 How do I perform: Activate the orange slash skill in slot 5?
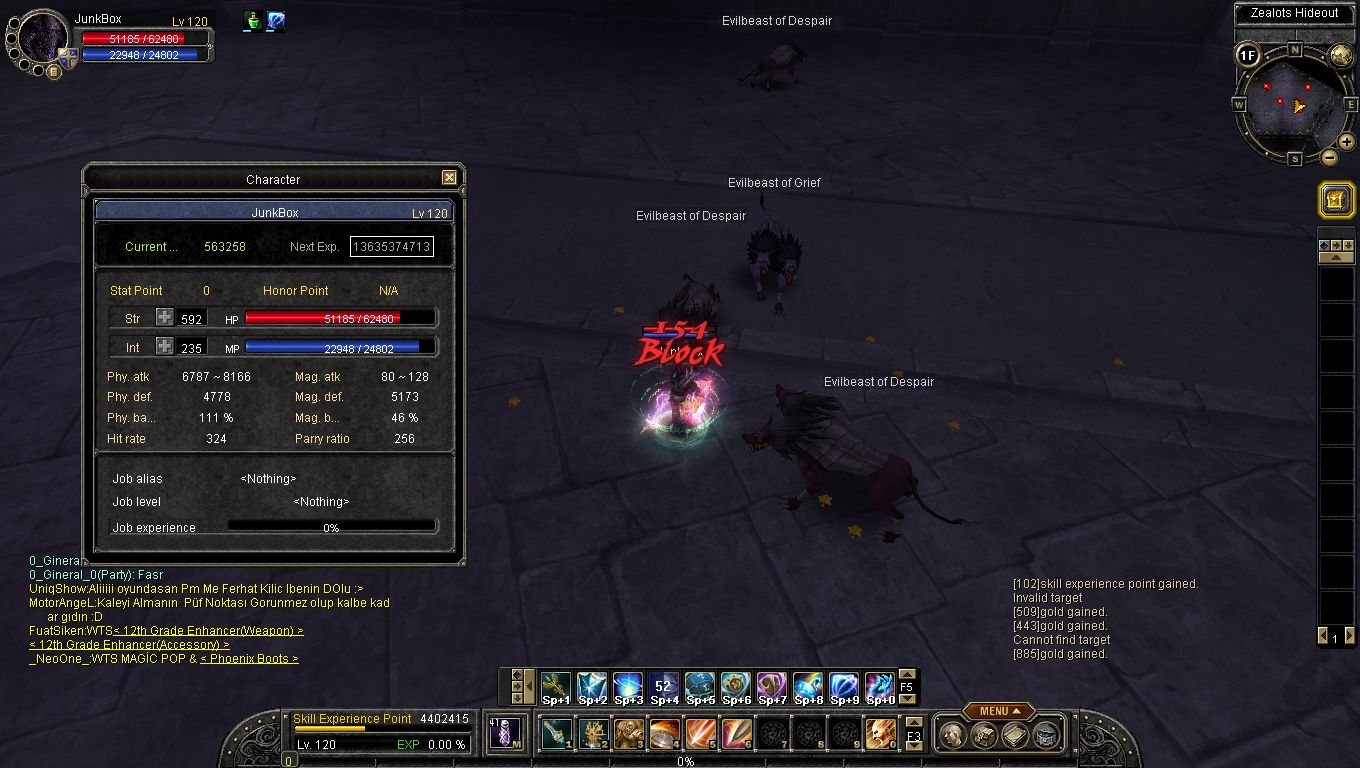click(700, 734)
